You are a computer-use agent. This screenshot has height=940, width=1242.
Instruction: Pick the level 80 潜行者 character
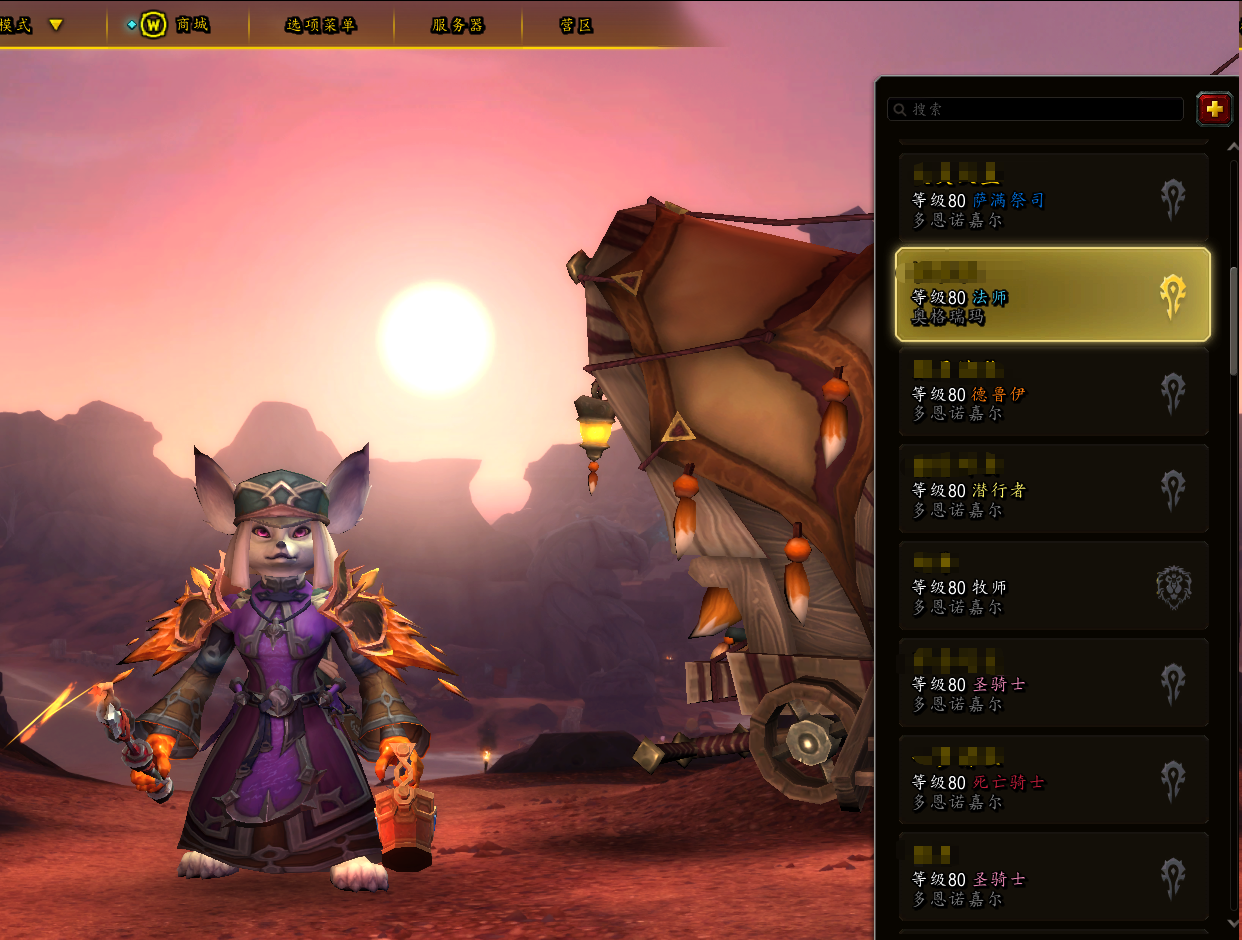[1053, 489]
